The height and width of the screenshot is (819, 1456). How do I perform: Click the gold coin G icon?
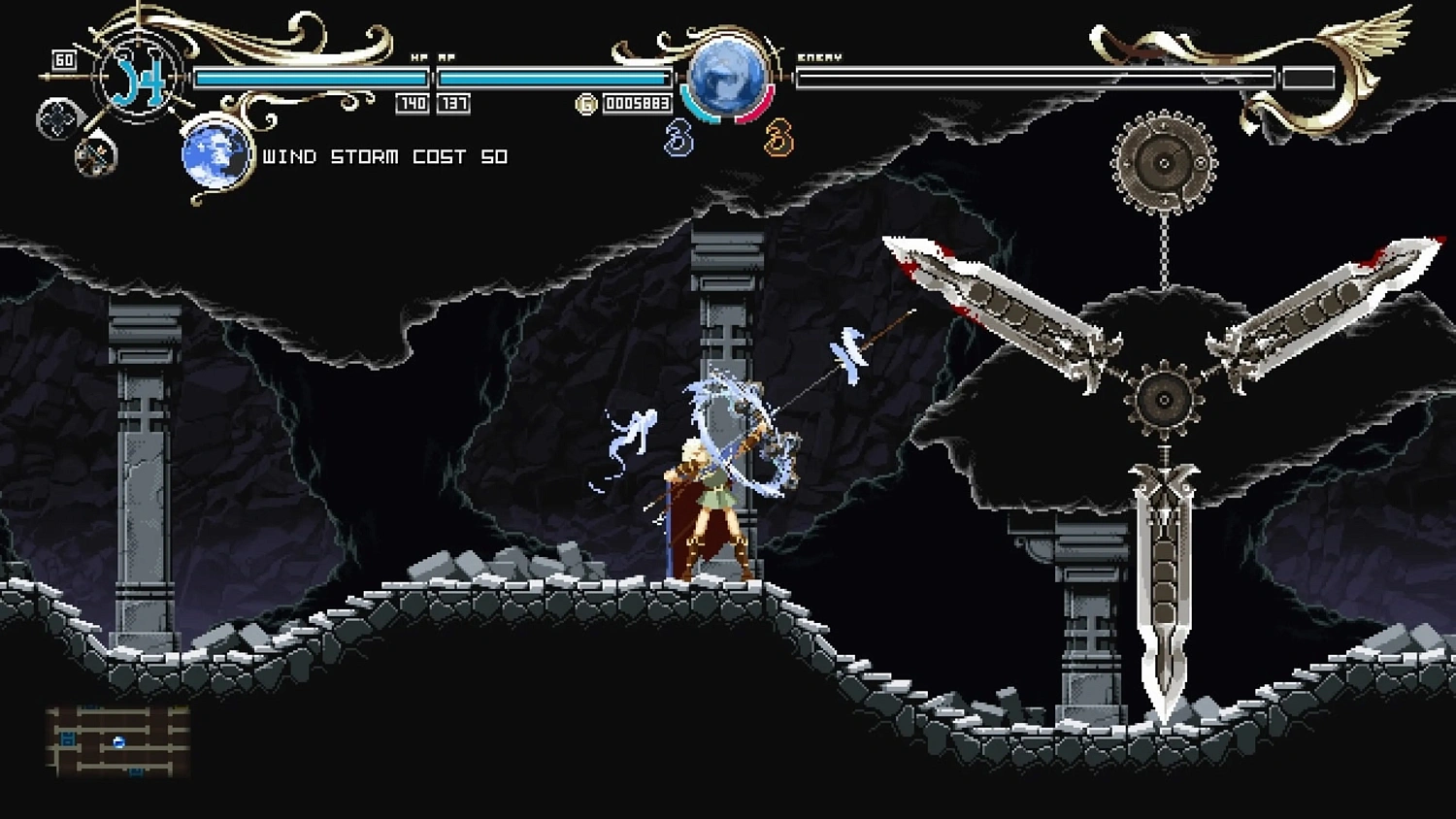(585, 102)
